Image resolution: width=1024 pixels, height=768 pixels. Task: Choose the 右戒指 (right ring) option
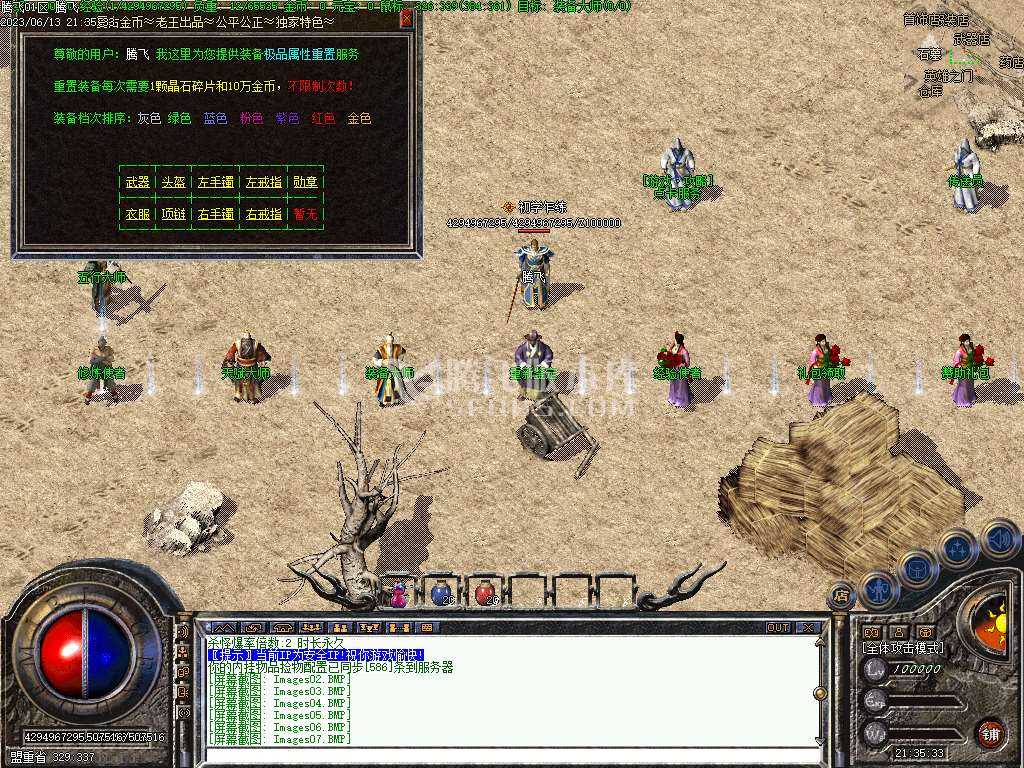tap(263, 214)
